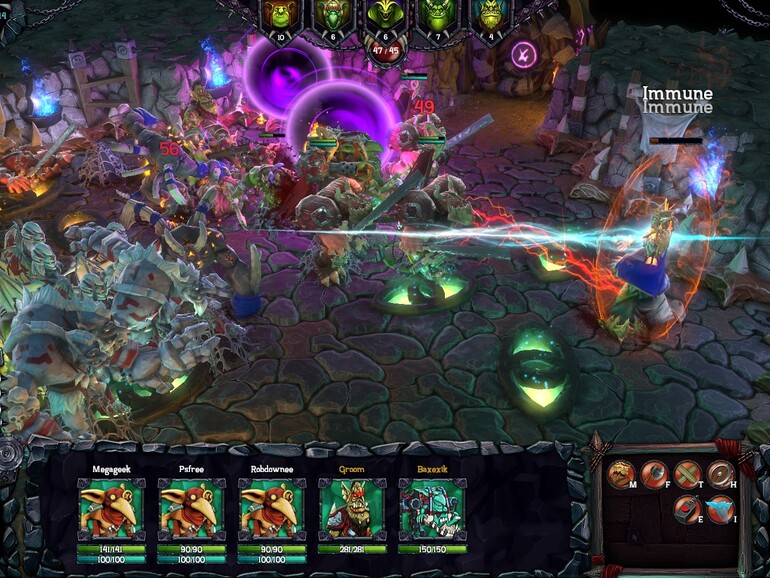Activate the shield hold command
The height and width of the screenshot is (578, 770).
tap(721, 473)
